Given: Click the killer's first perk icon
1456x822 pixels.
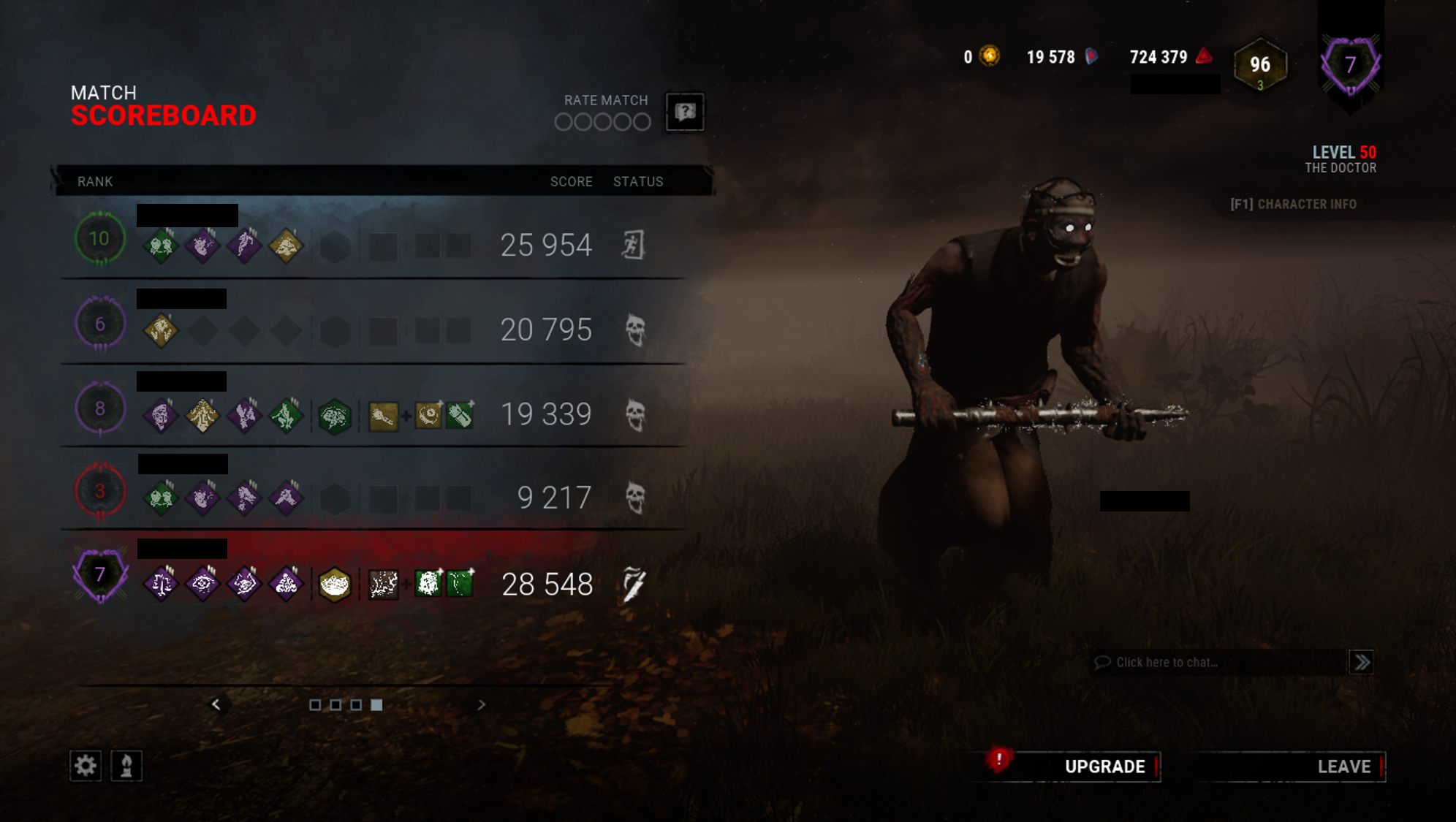Looking at the screenshot, I should point(159,584).
